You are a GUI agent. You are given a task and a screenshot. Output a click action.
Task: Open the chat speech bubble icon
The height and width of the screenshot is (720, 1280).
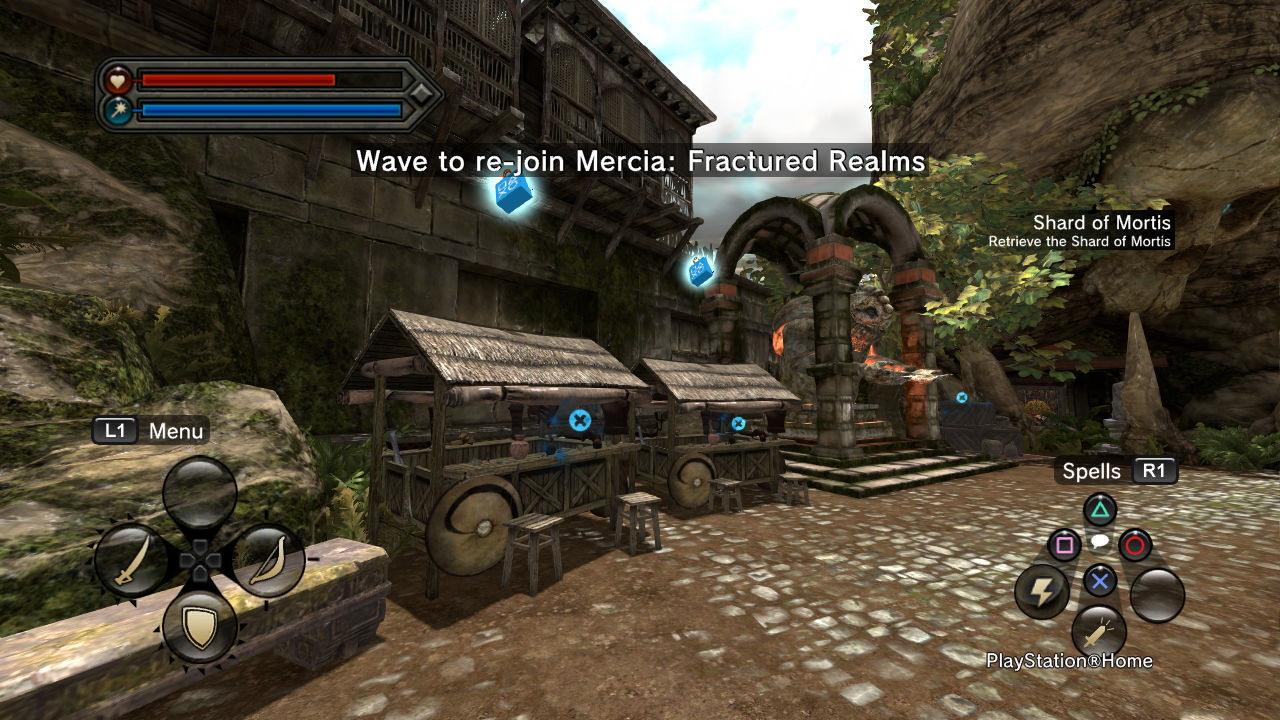(1099, 542)
